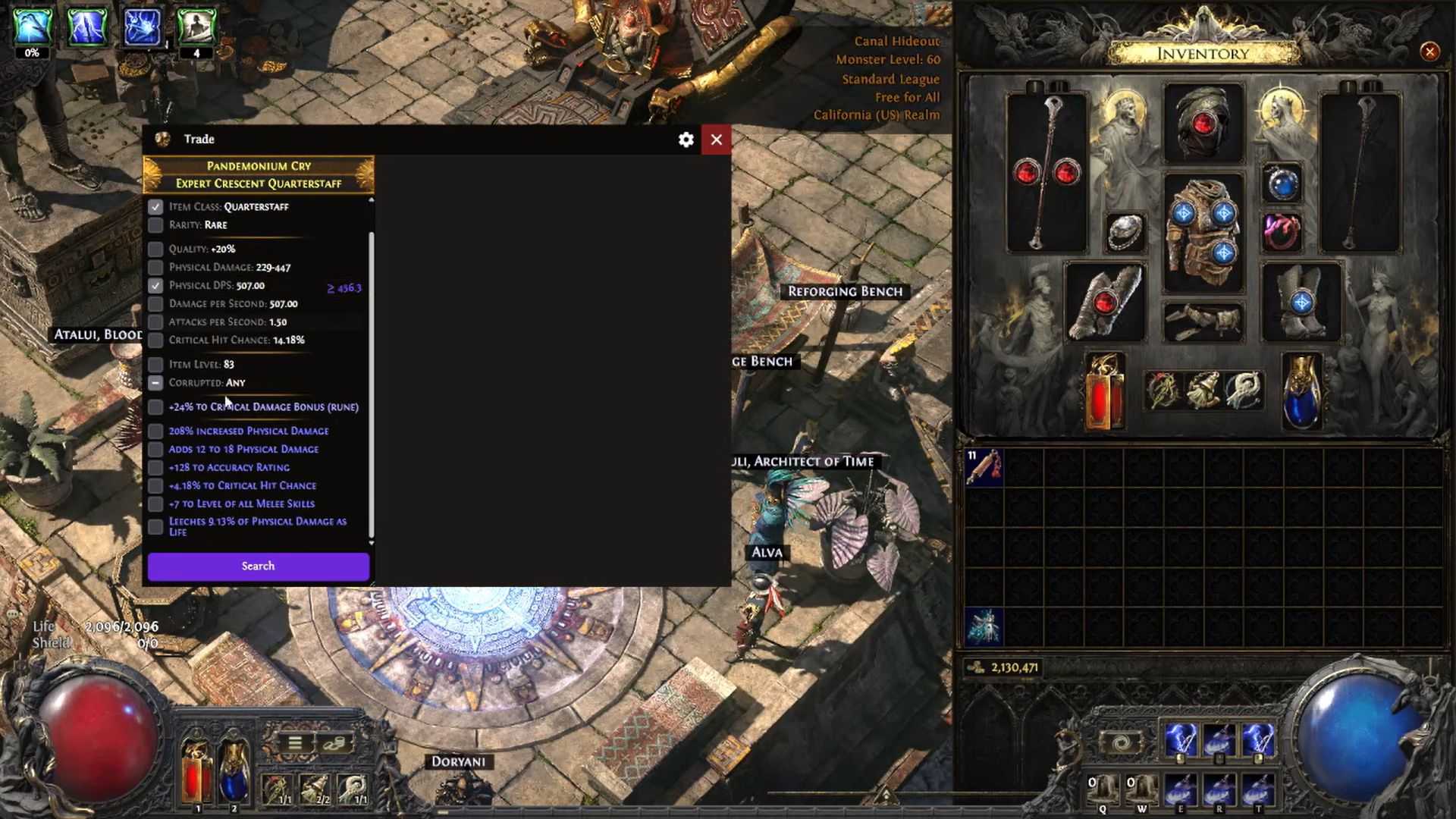Click the swirl portal icon left of the skill bar
This screenshot has width=1456, height=819.
click(1122, 741)
